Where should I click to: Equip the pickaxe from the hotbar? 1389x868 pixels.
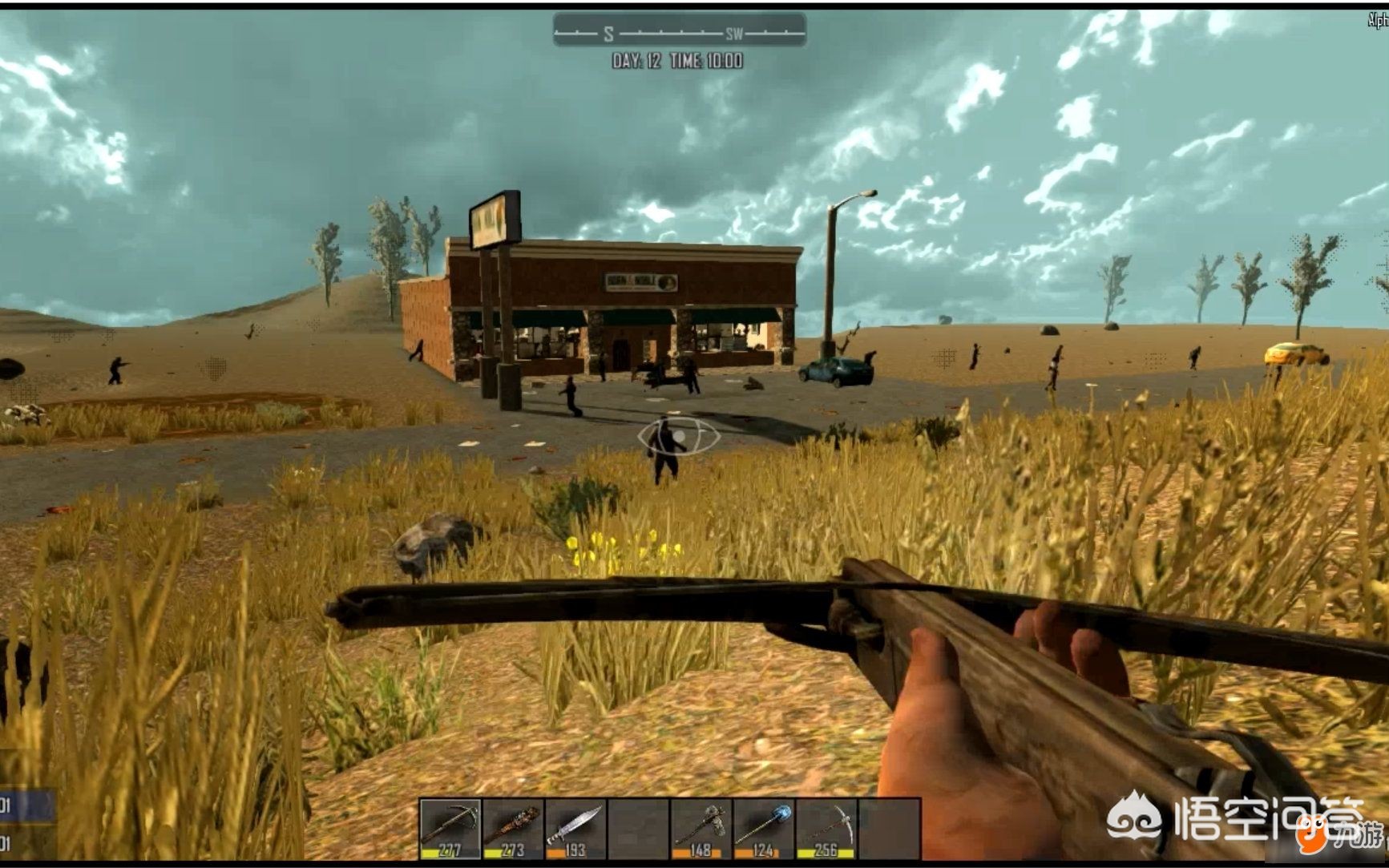coord(826,828)
